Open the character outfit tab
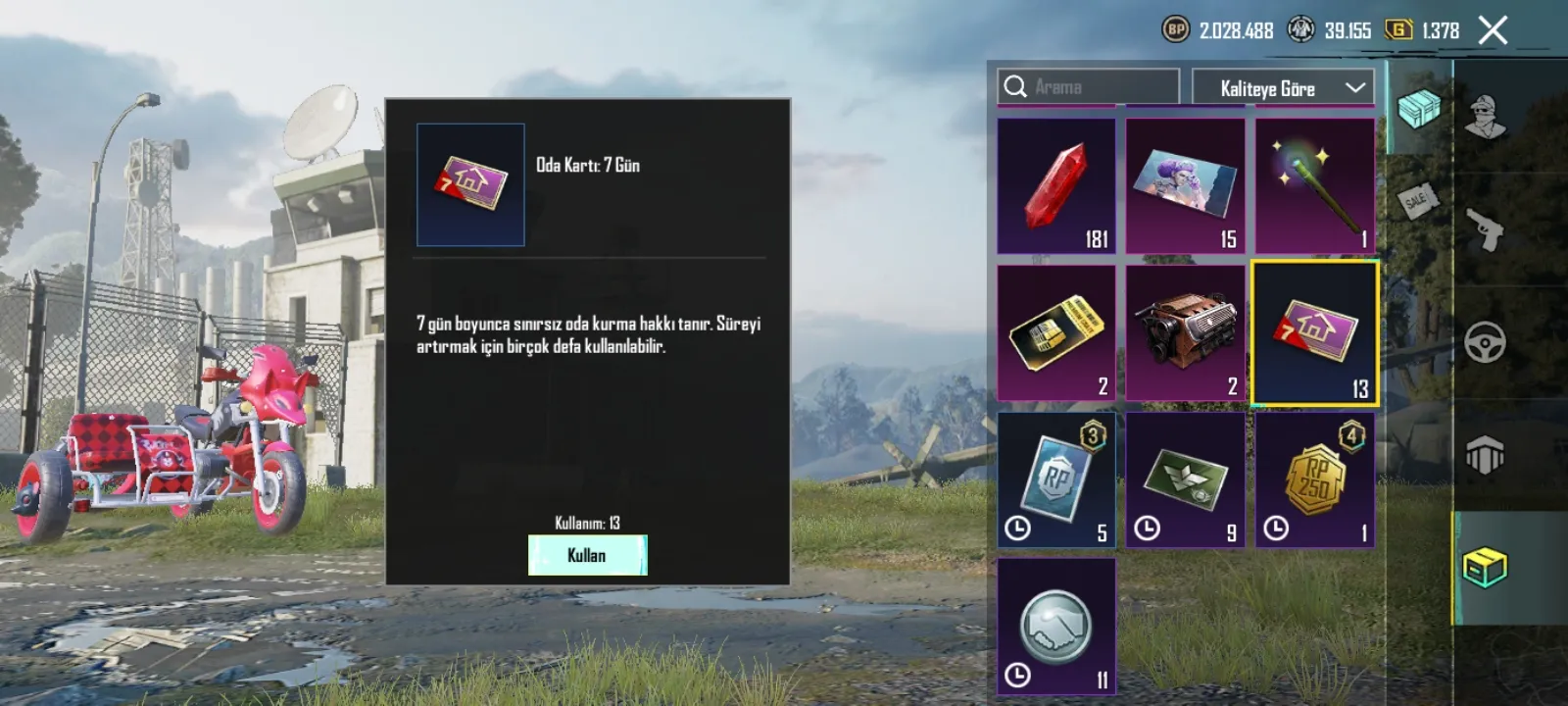 click(1485, 118)
